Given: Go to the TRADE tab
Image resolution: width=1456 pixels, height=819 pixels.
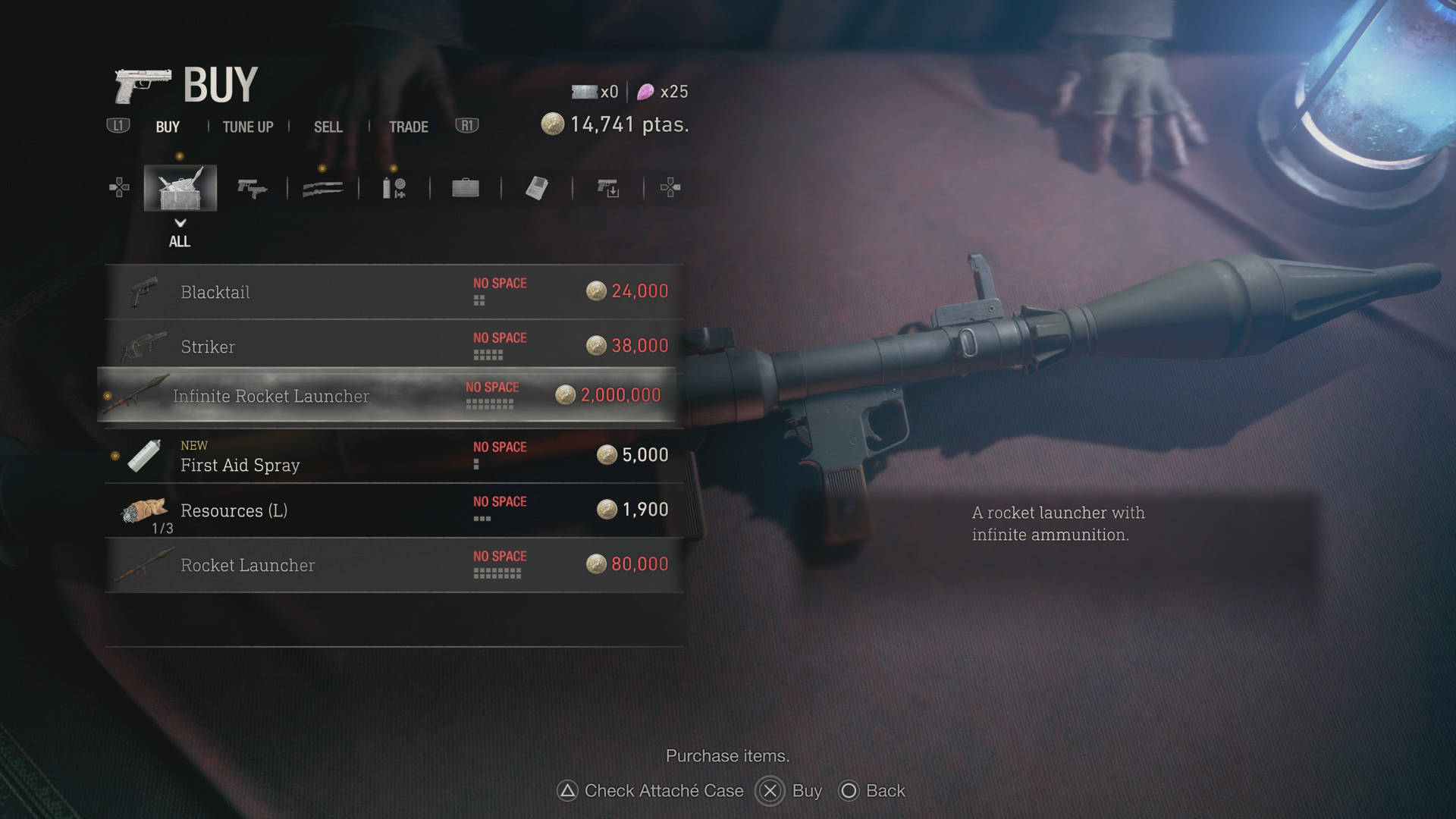Looking at the screenshot, I should [408, 127].
